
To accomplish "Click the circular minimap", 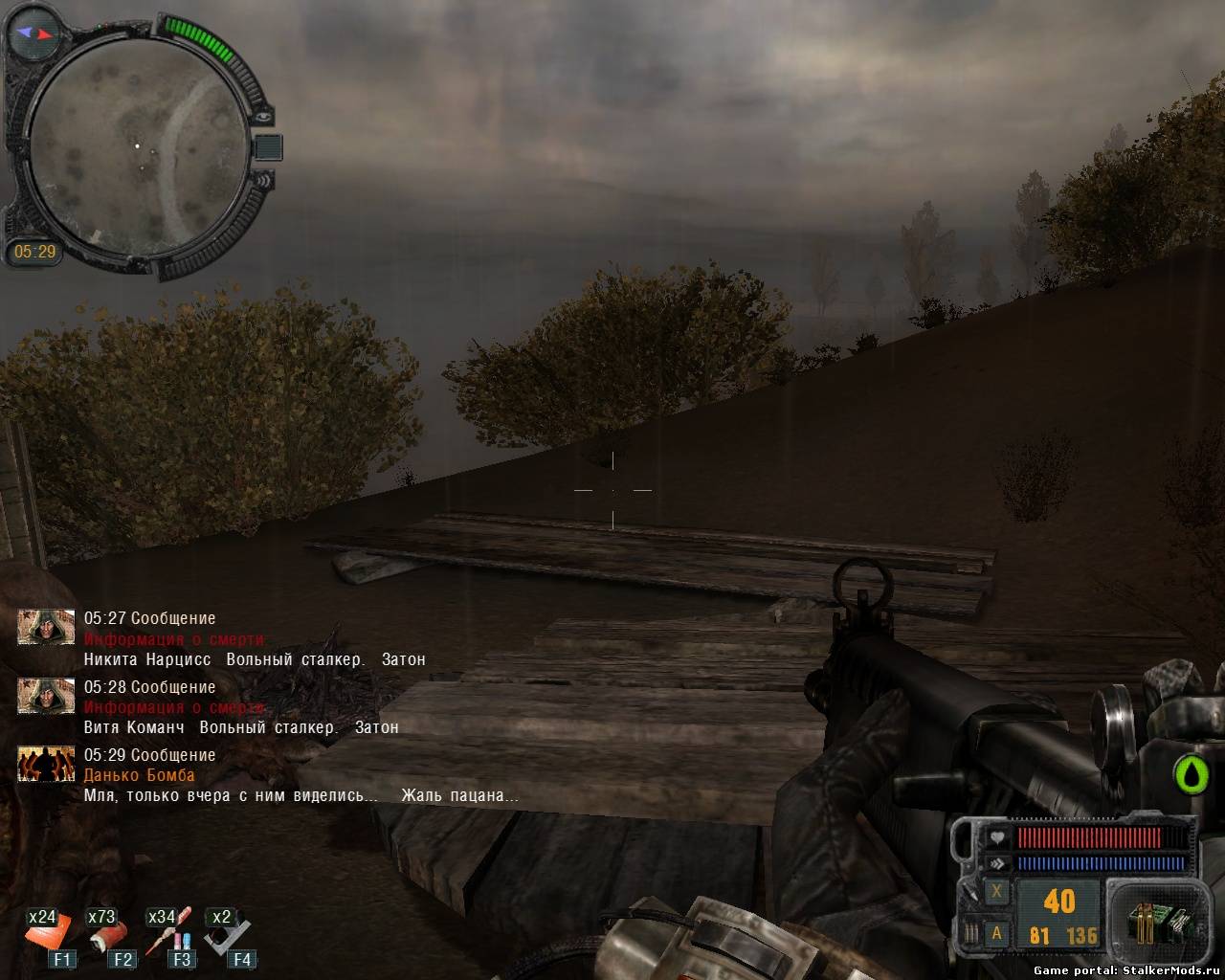I will (x=137, y=146).
